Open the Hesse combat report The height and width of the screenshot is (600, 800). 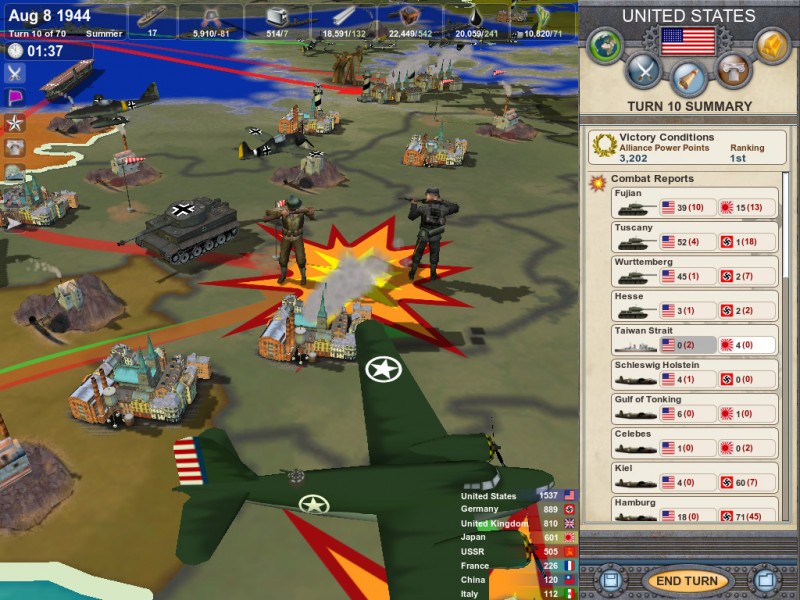tap(695, 305)
